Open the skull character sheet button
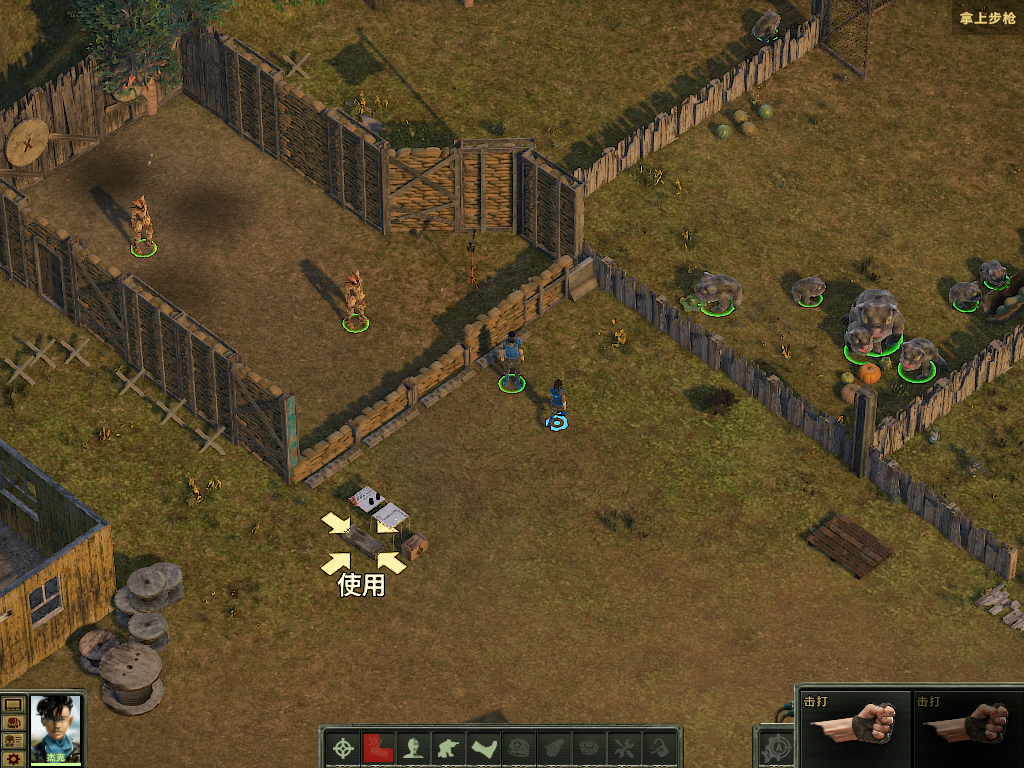1024x768 pixels. [13, 741]
